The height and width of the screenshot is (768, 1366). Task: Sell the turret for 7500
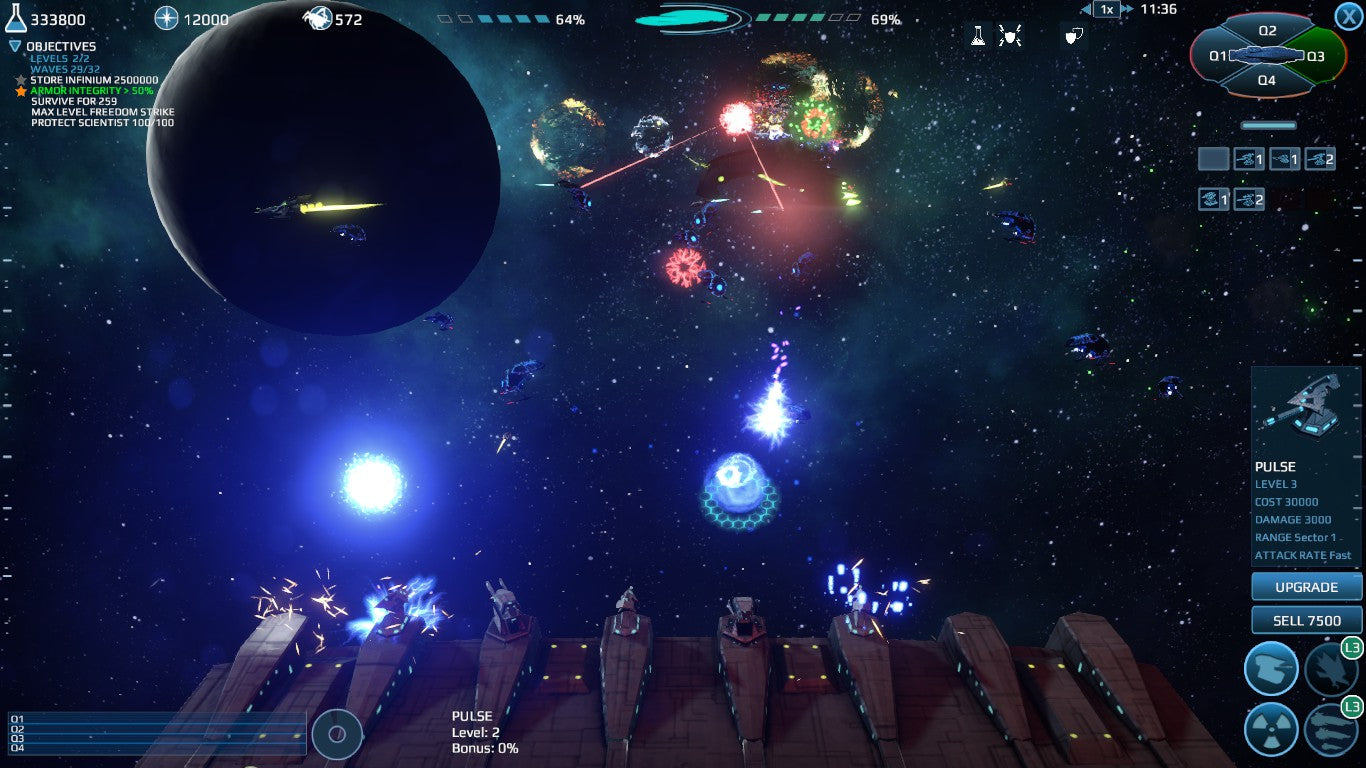pos(1306,620)
